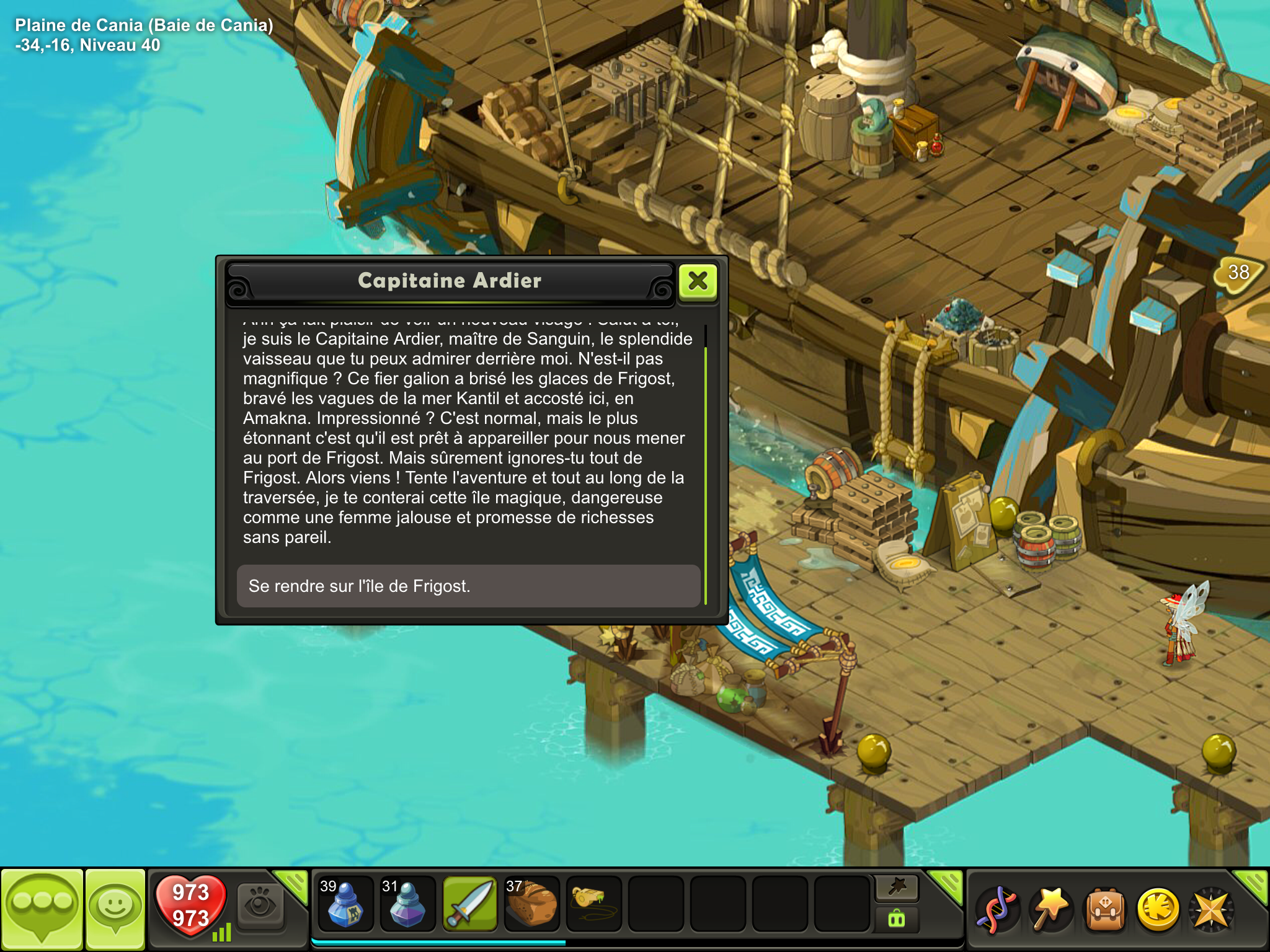Switch shortcut bar to items bag tab

[x=897, y=919]
